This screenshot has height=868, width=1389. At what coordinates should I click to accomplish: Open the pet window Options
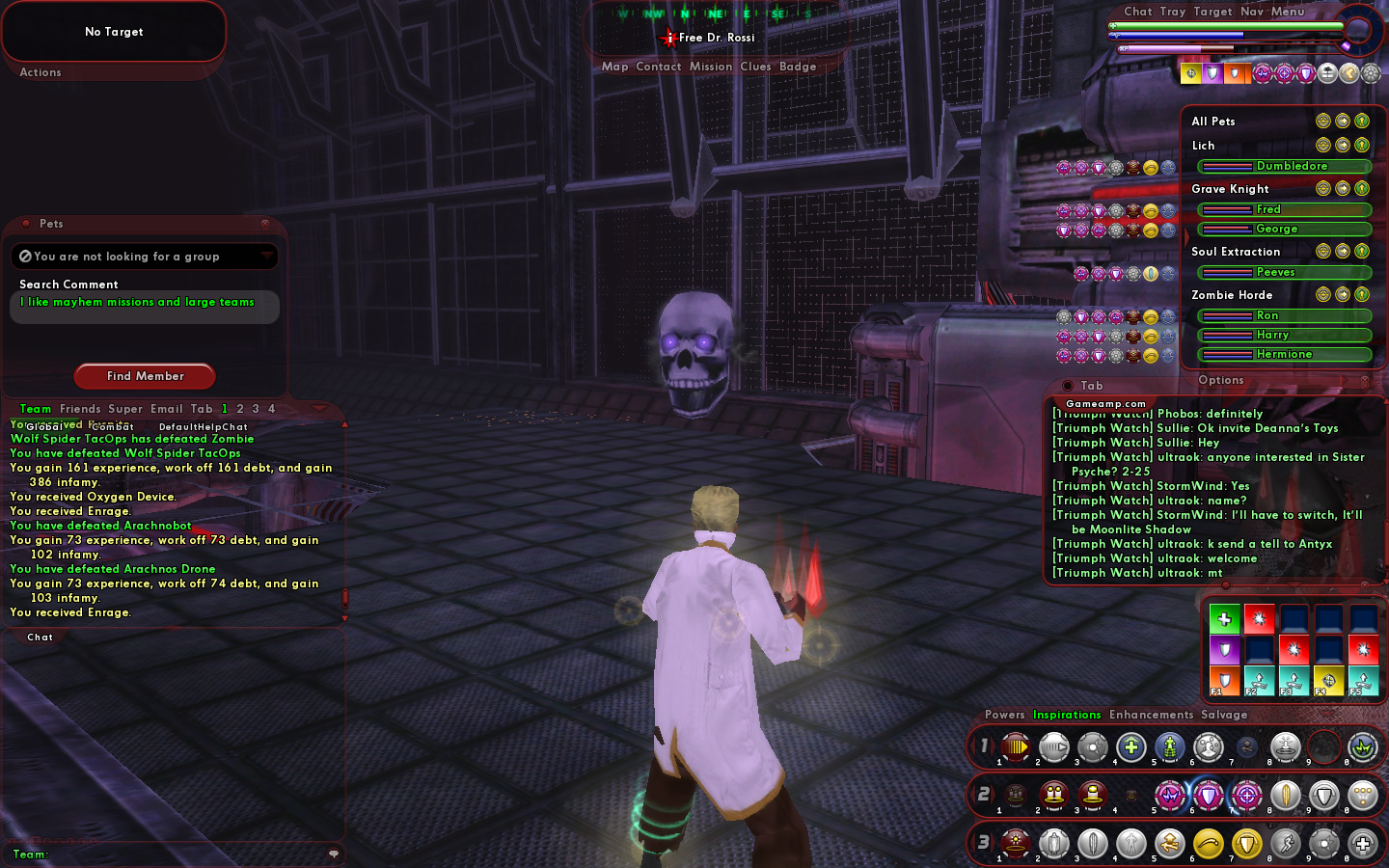point(1220,380)
